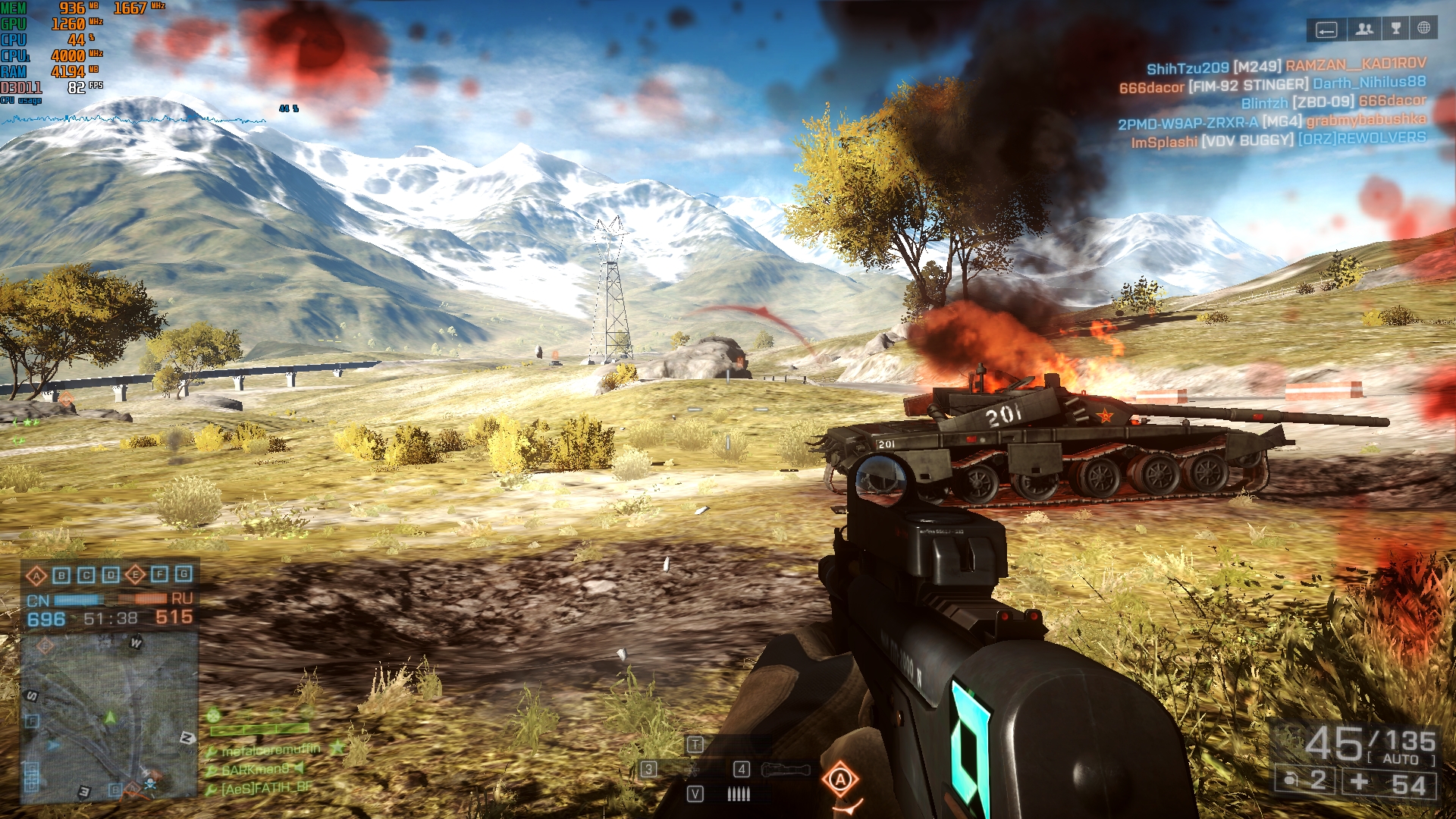Select squad member metalcoremuffin

click(270, 750)
